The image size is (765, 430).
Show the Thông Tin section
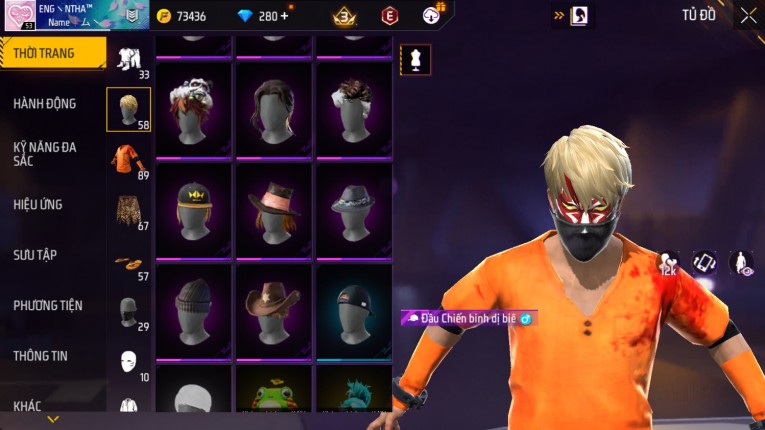(x=41, y=355)
